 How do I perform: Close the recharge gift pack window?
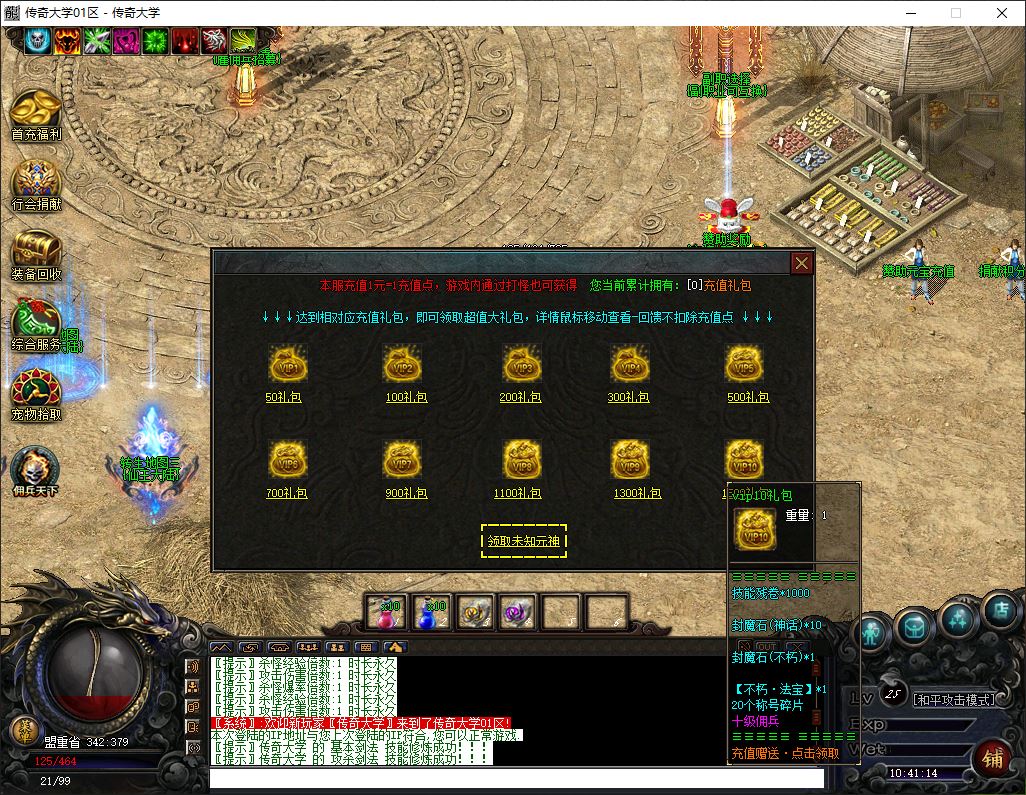point(801,263)
